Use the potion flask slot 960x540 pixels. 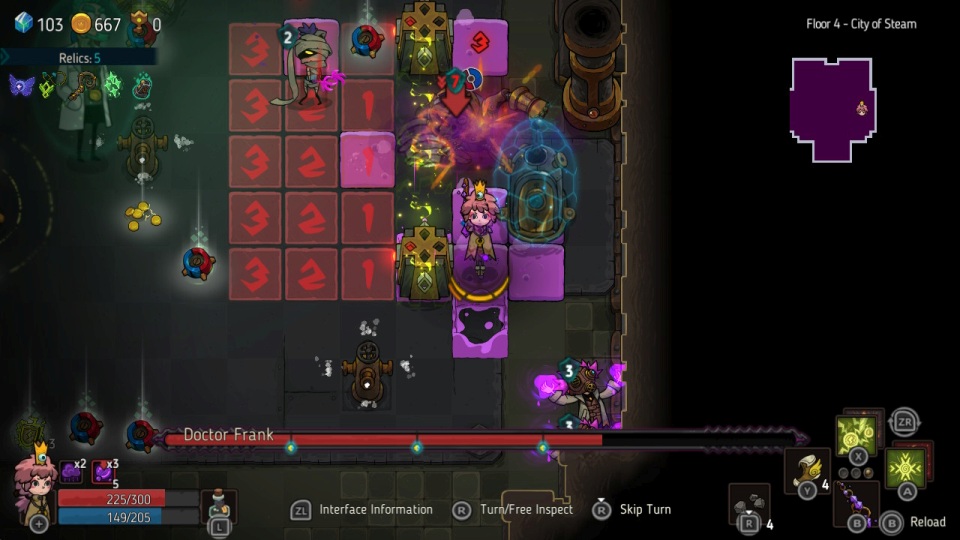[218, 504]
